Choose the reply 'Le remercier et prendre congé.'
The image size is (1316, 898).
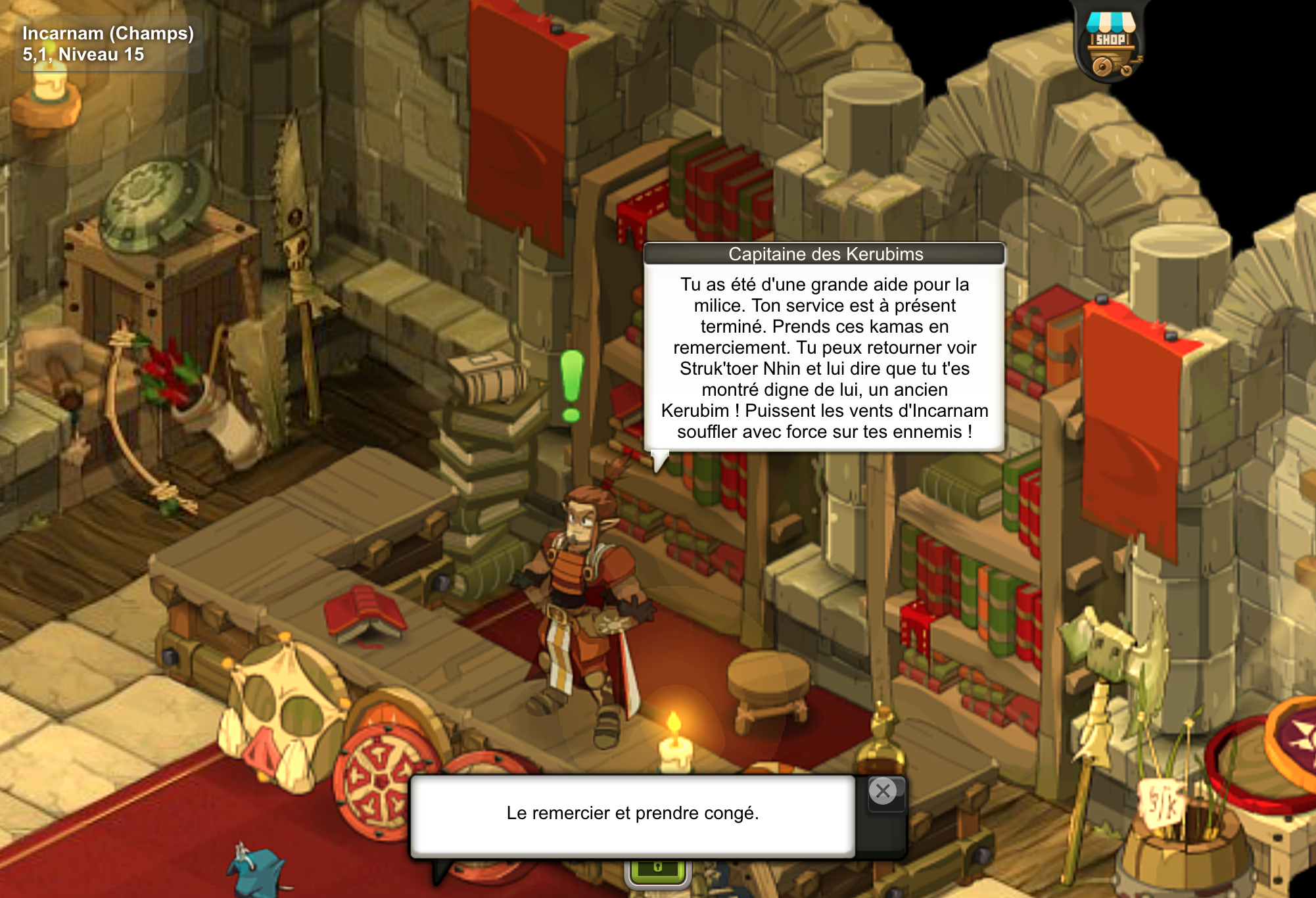pos(632,814)
